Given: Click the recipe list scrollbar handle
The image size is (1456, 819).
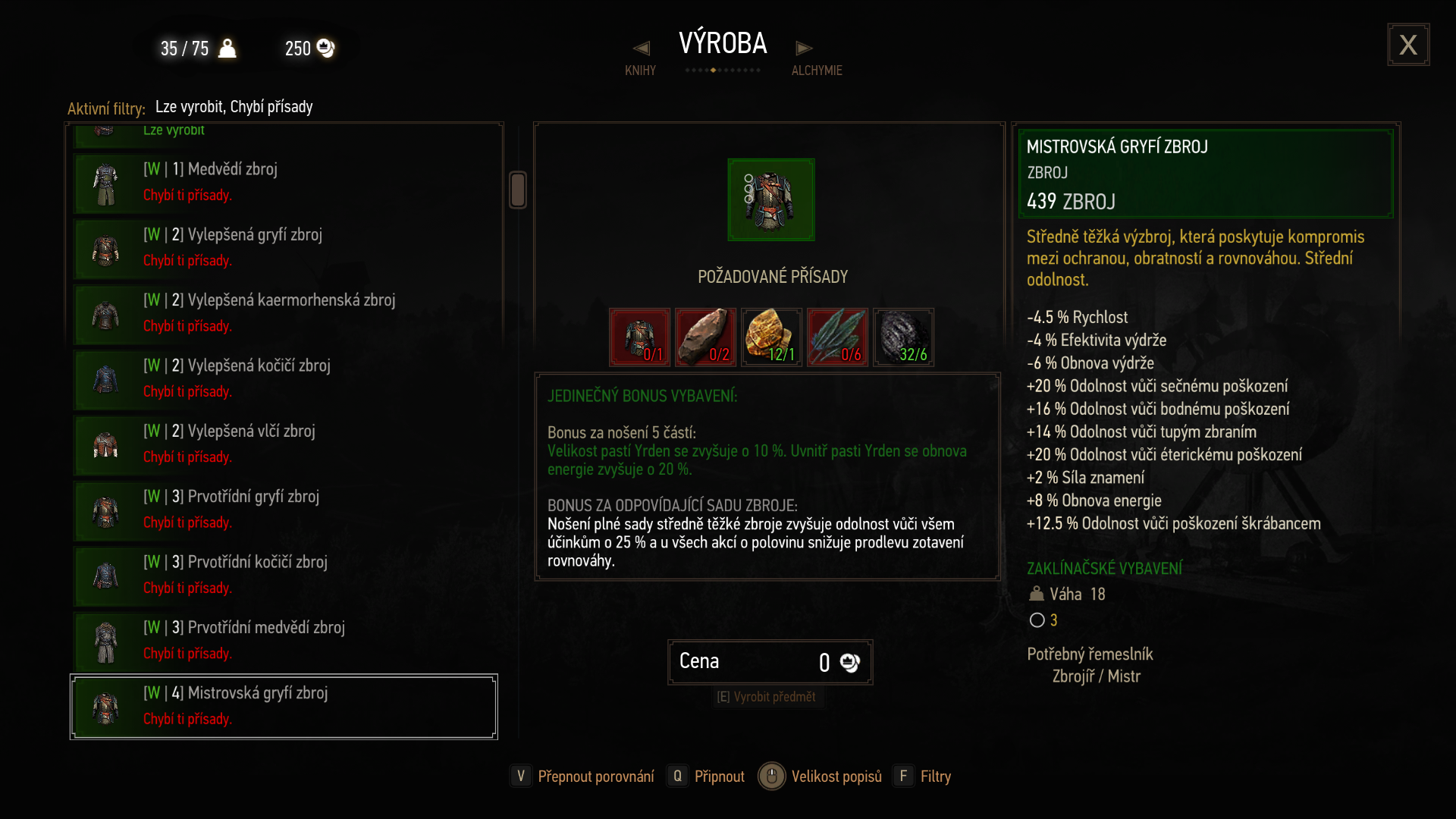Looking at the screenshot, I should click(518, 190).
